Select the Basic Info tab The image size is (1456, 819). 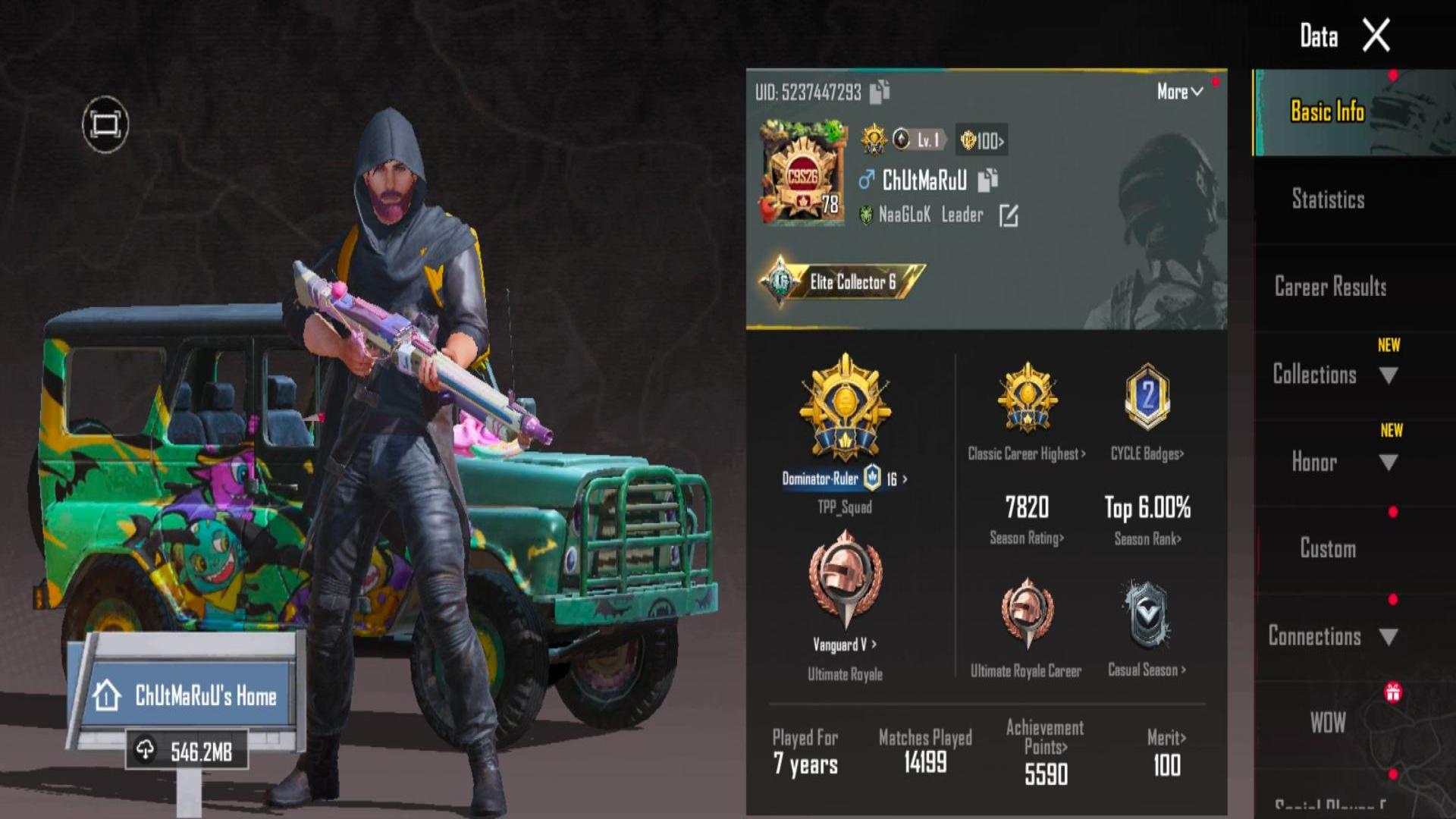tap(1327, 111)
